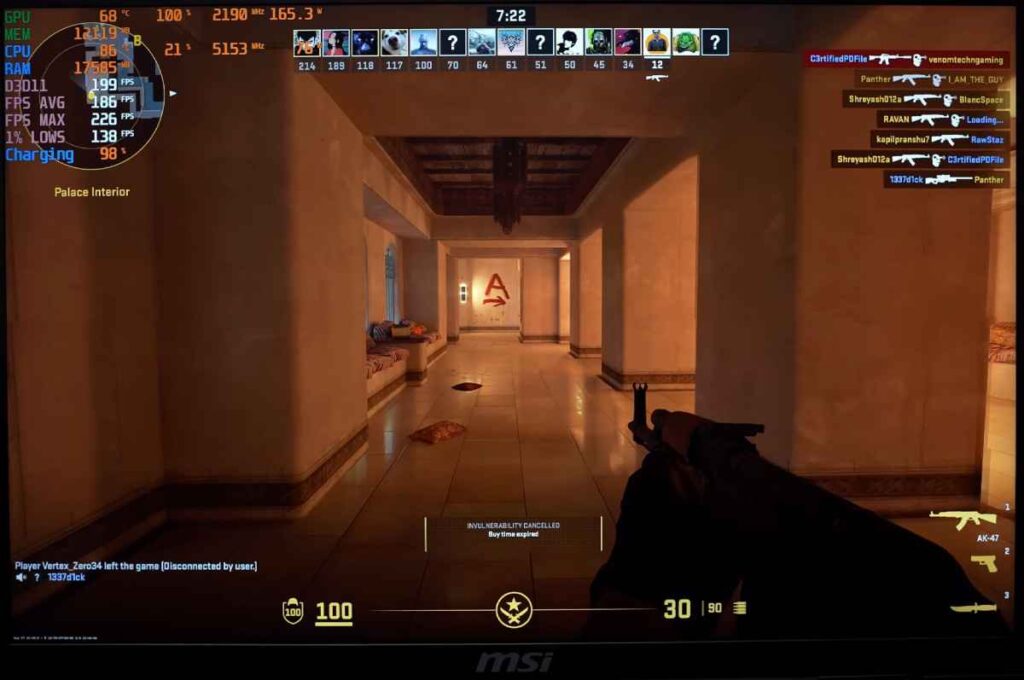Select the top-scoring avatar with 214 points

click(x=307, y=42)
